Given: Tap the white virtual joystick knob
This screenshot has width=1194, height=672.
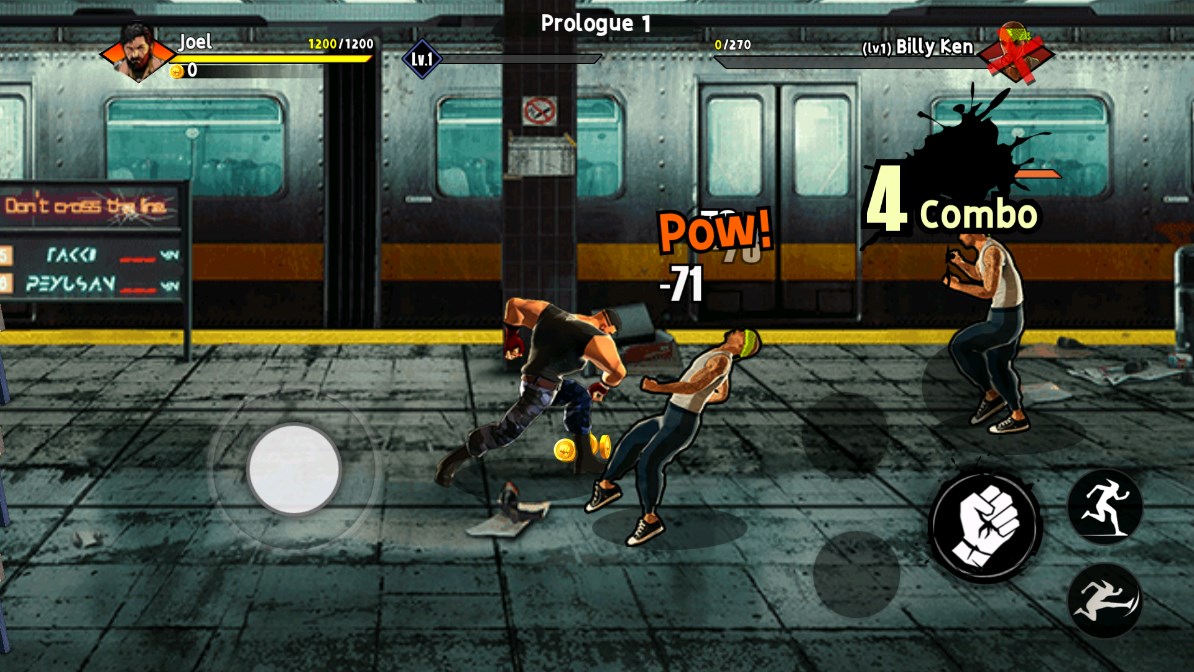Looking at the screenshot, I should (294, 469).
